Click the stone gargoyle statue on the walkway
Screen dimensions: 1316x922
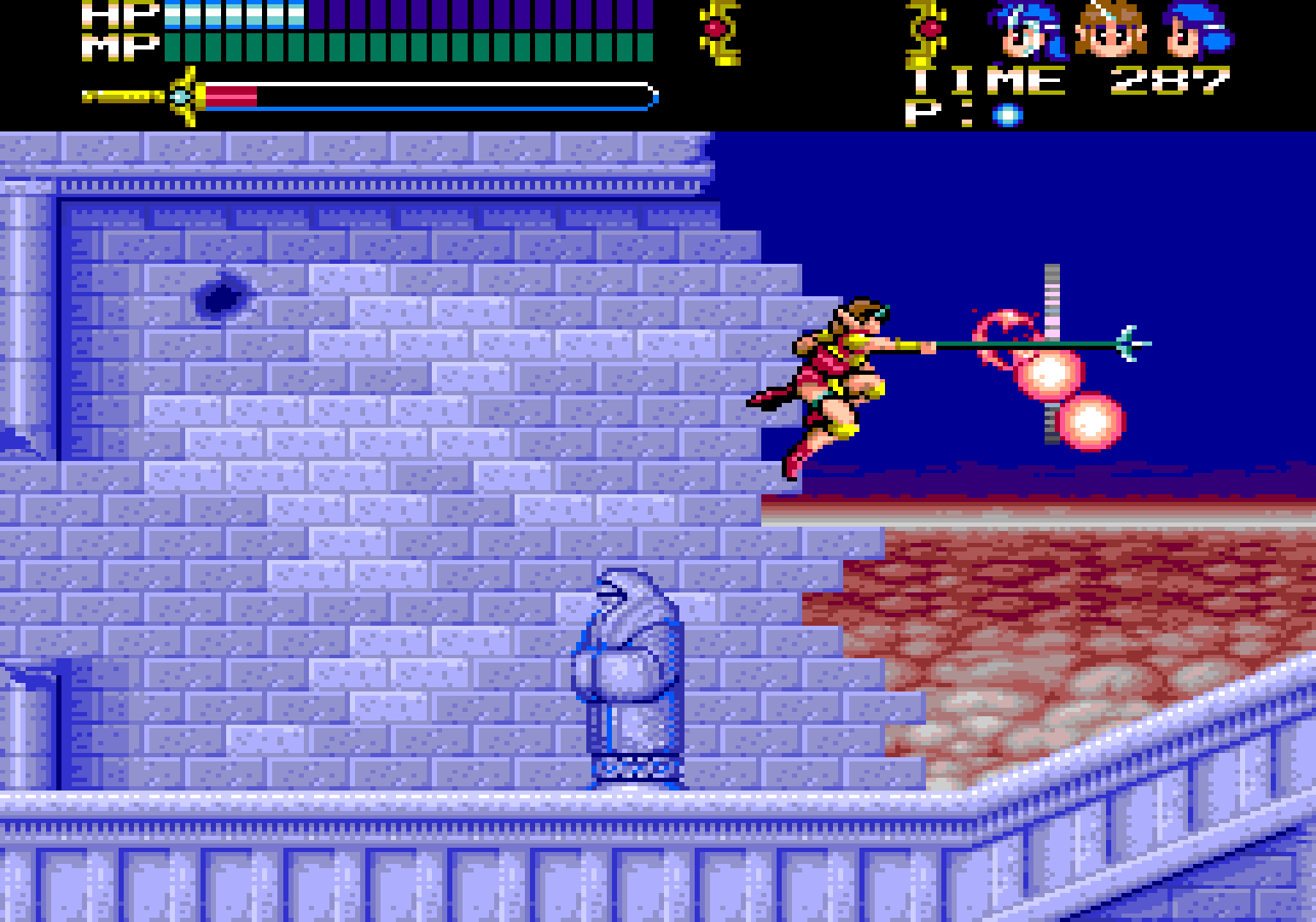(633, 674)
